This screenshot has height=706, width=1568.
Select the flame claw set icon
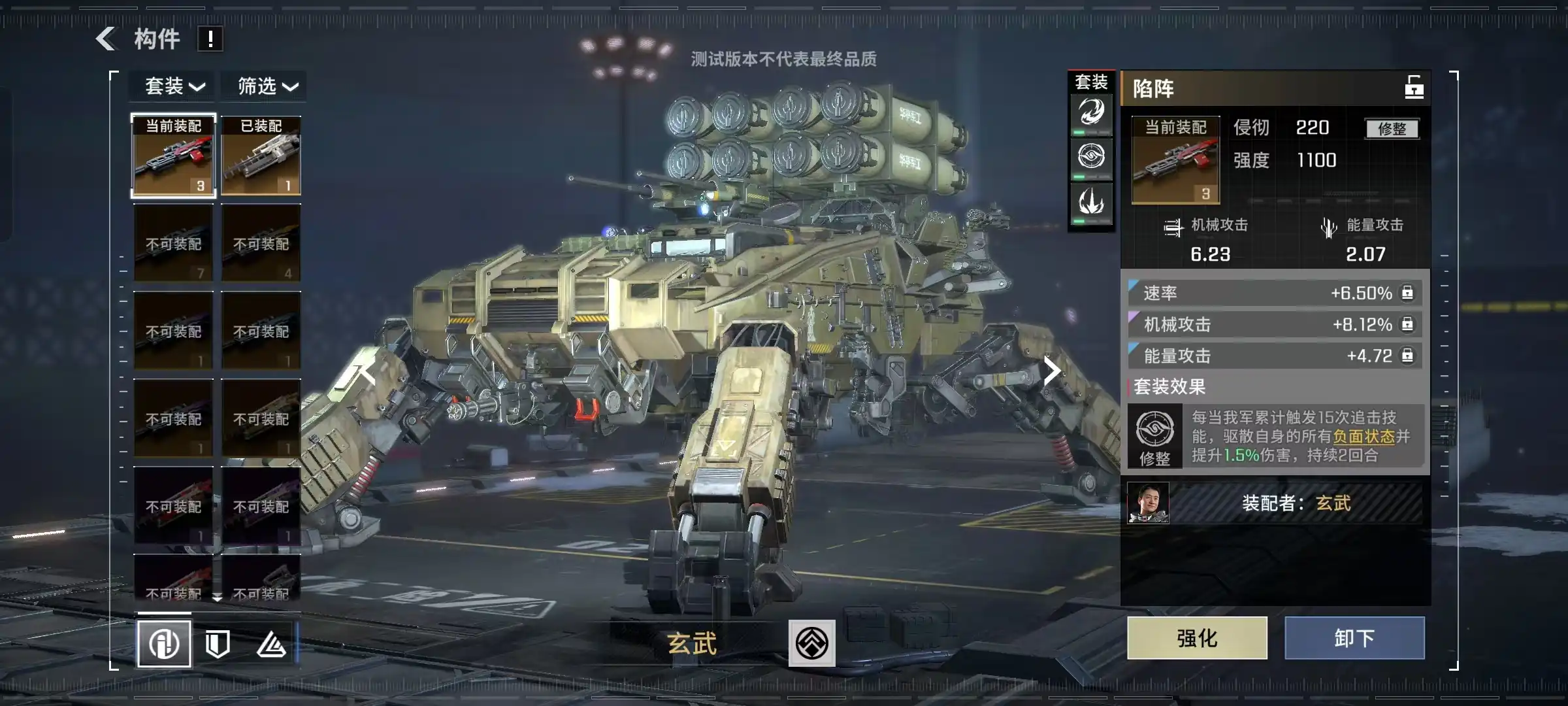pos(1091,201)
